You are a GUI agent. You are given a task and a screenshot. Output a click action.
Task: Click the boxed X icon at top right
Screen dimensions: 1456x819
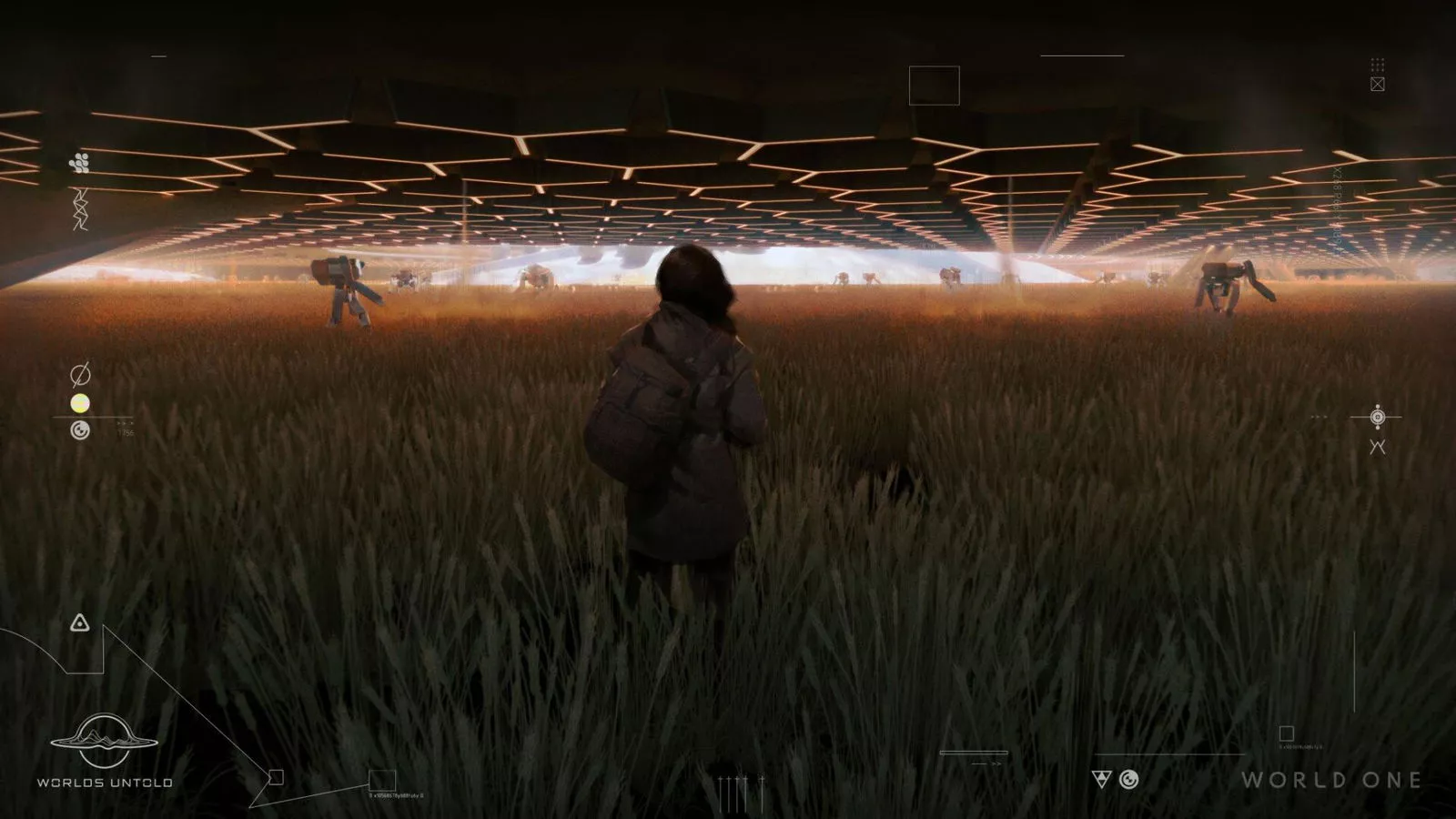pyautogui.click(x=1378, y=85)
